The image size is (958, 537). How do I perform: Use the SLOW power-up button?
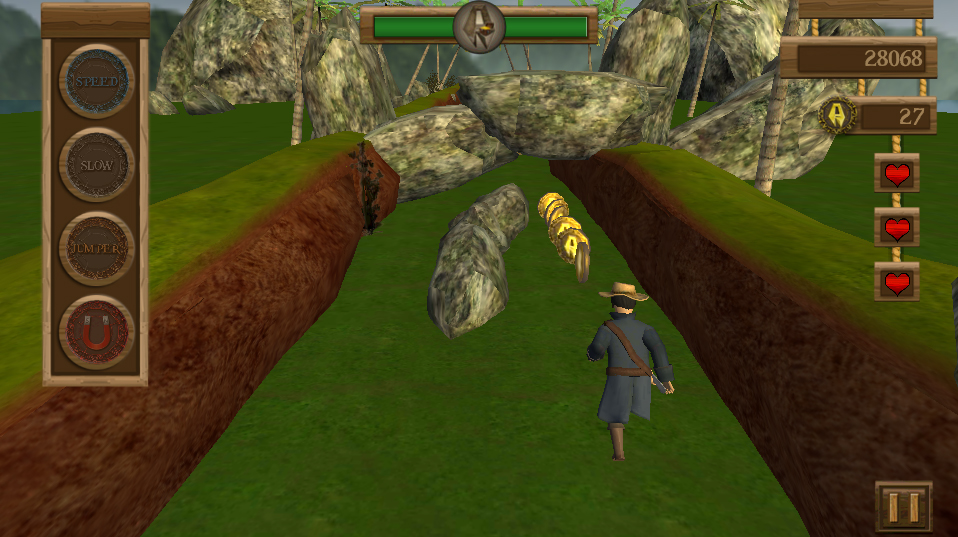(x=96, y=165)
